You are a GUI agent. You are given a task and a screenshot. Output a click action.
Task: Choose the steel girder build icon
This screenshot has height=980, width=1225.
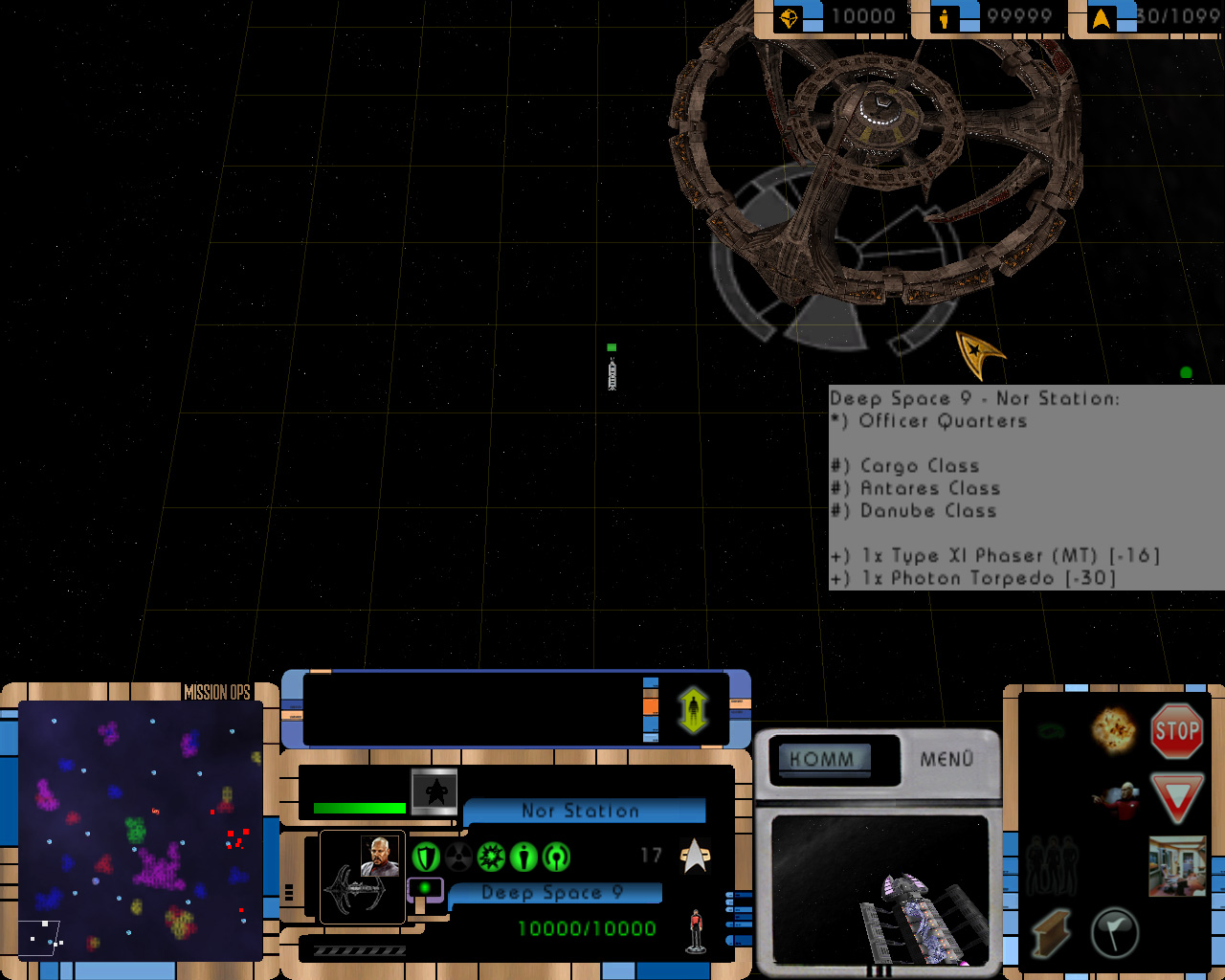pos(1051,932)
